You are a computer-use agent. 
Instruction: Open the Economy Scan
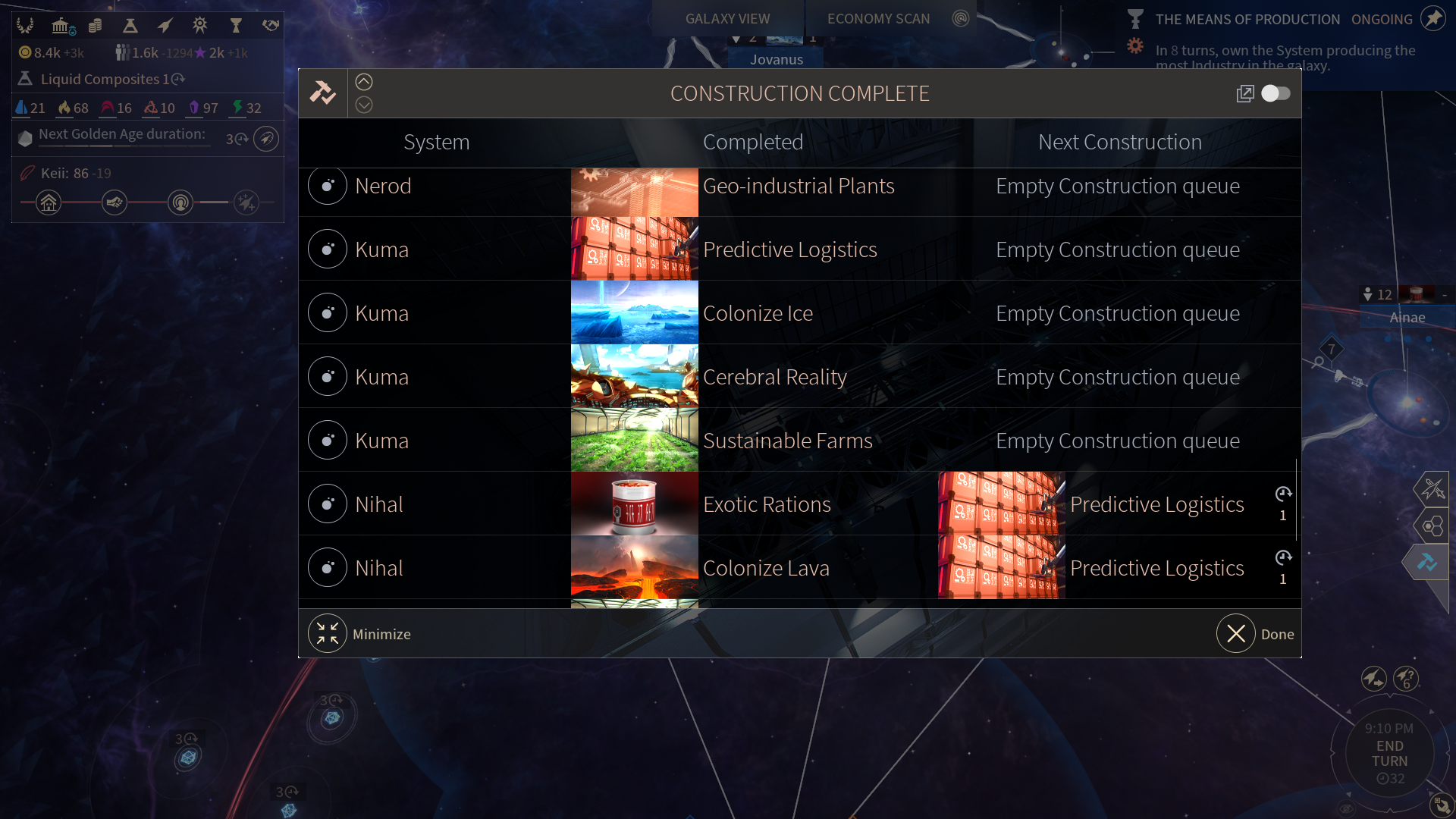click(x=878, y=18)
